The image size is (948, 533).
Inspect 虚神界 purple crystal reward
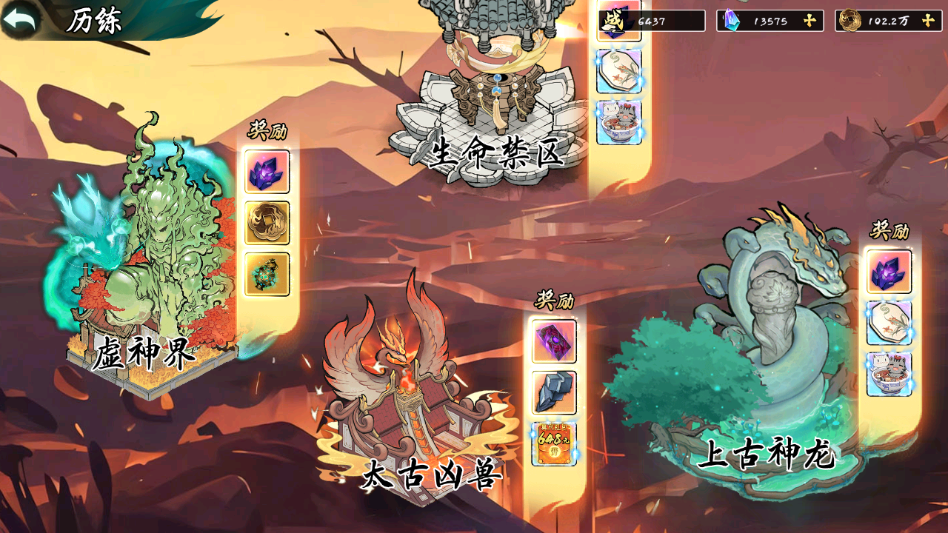[267, 172]
